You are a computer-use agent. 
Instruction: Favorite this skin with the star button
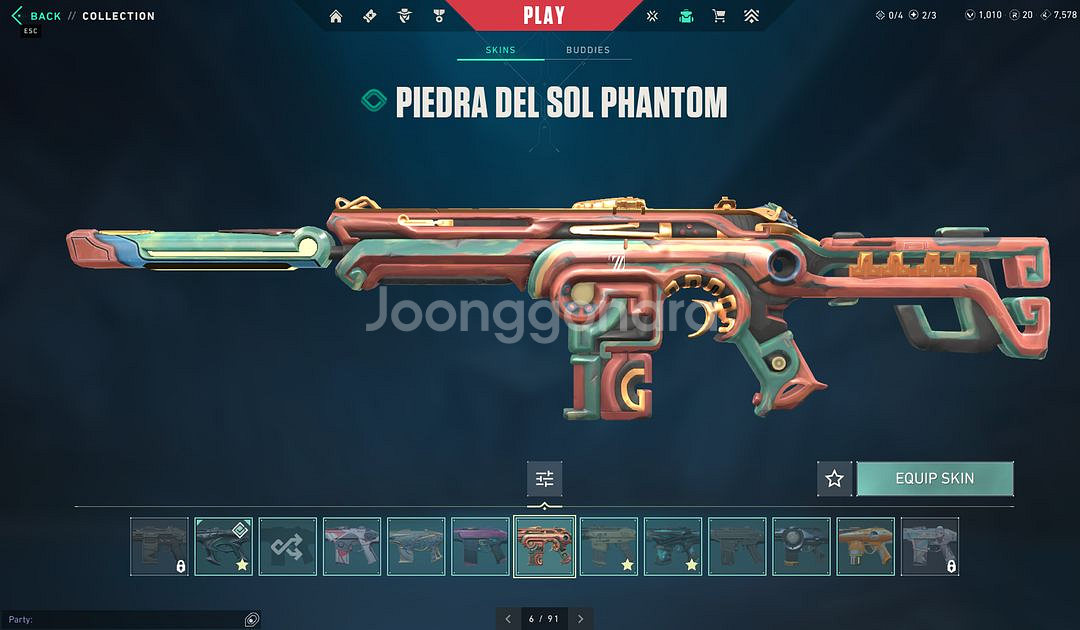point(834,479)
